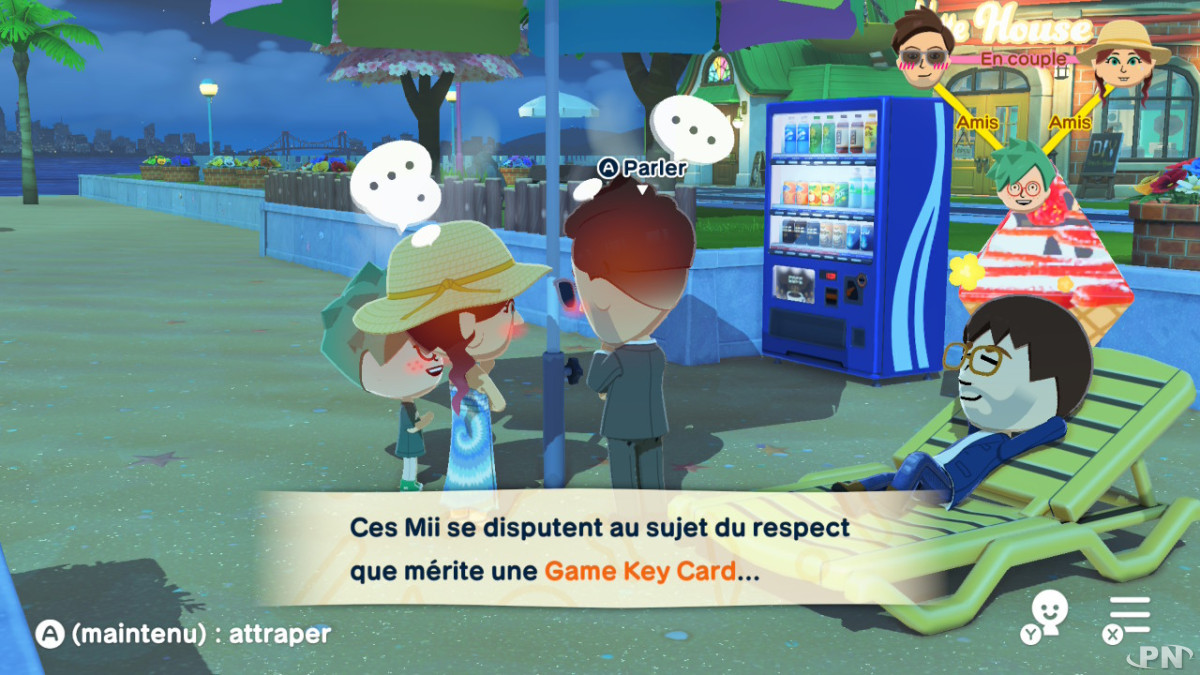The width and height of the screenshot is (1200, 675).
Task: Select the sunglasses Mii portrait in the relationship chart
Action: tap(925, 46)
